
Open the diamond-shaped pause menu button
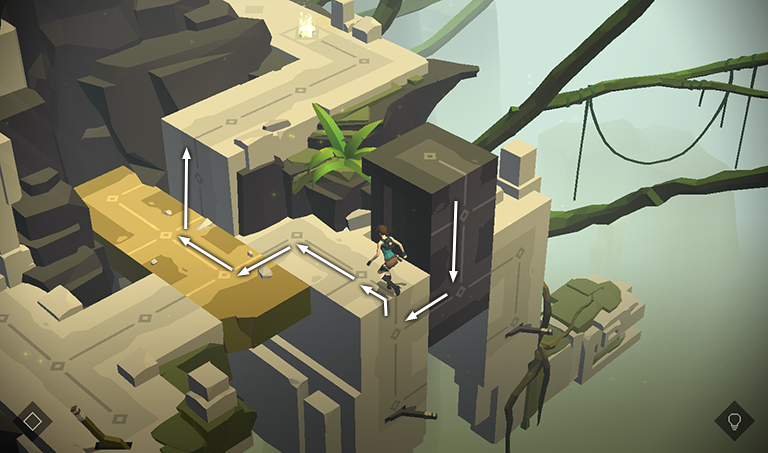coord(33,420)
